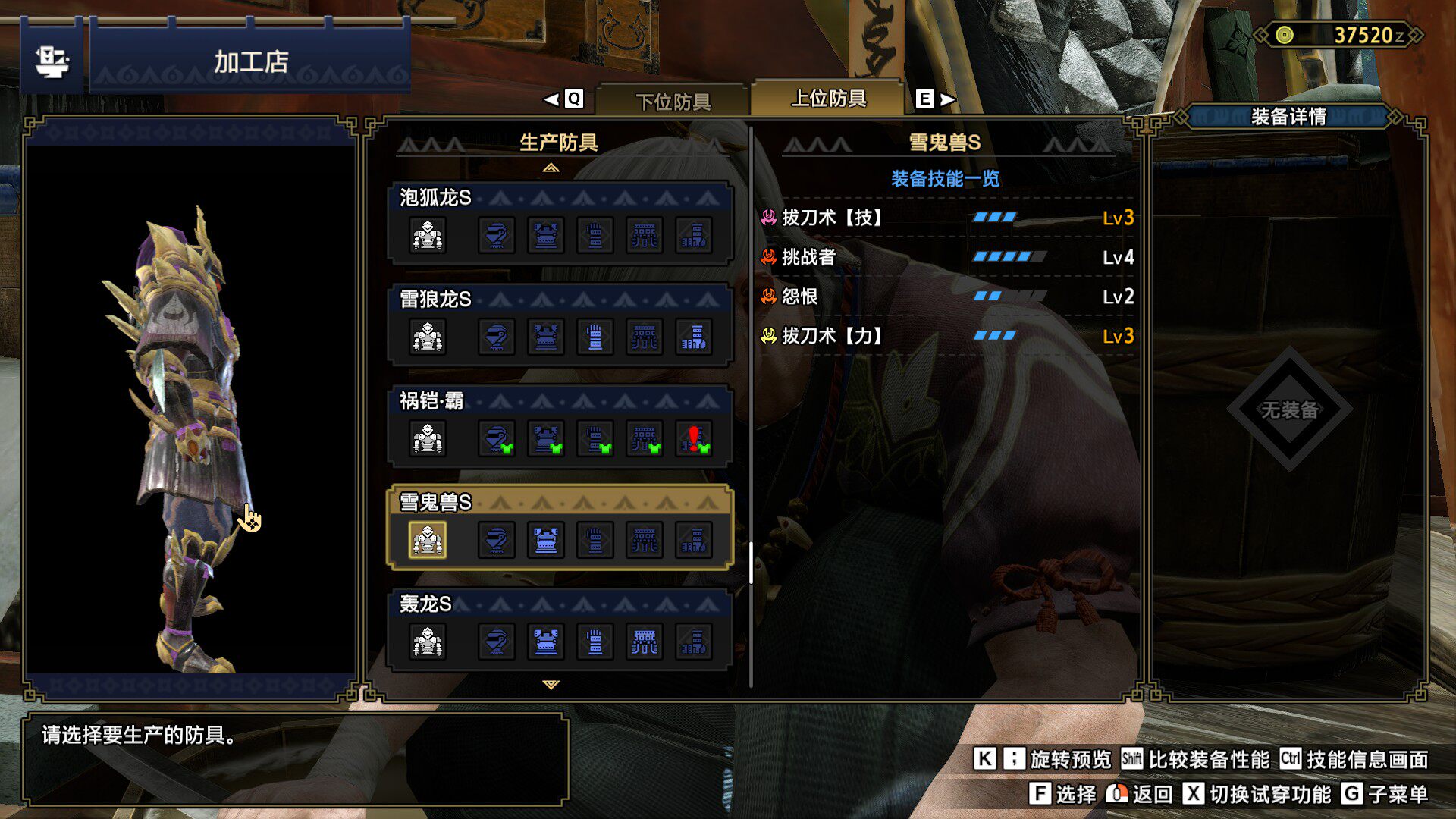Select the 轰龙S arm armor piece
Viewport: 1456px width, 819px height.
click(595, 642)
